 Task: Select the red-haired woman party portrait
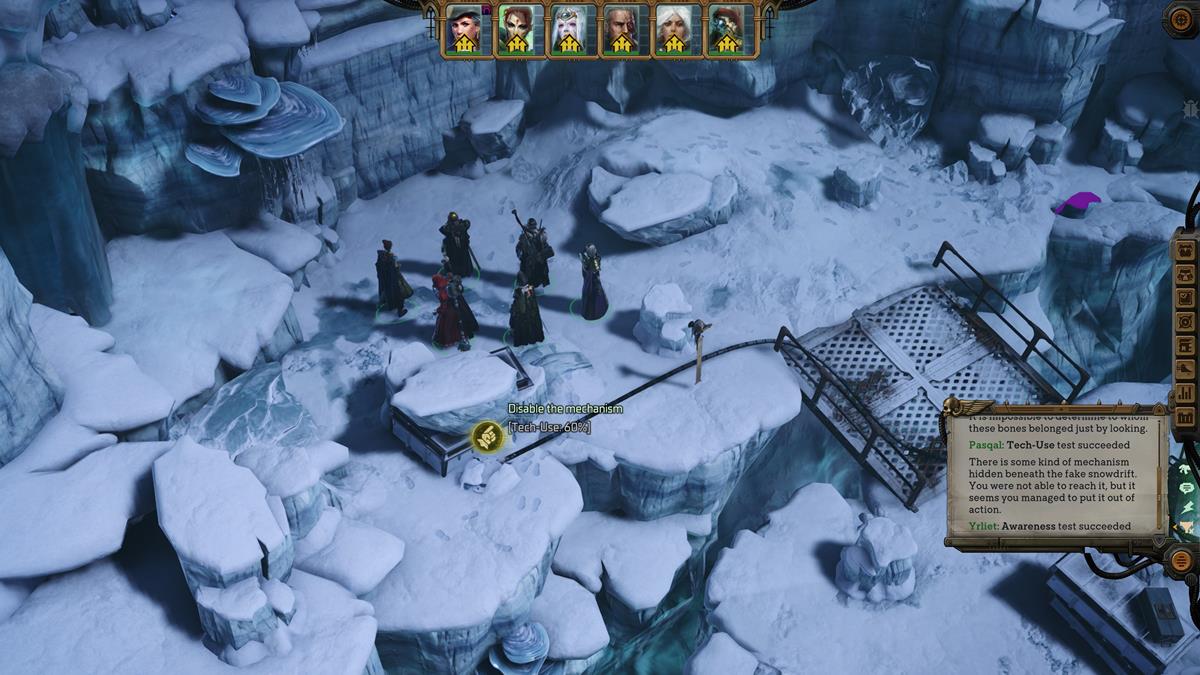point(517,30)
